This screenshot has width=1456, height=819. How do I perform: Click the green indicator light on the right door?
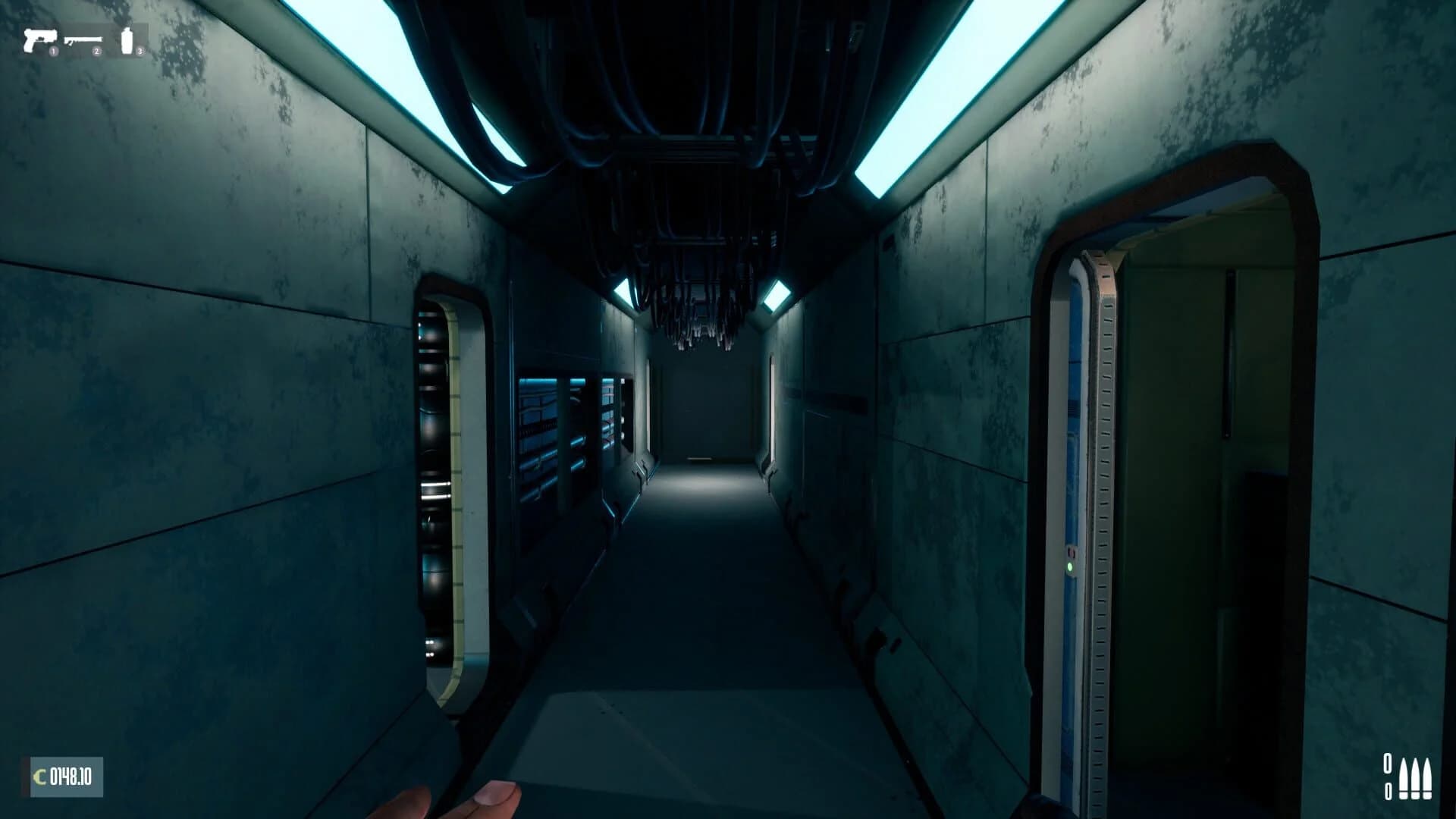click(x=1069, y=566)
